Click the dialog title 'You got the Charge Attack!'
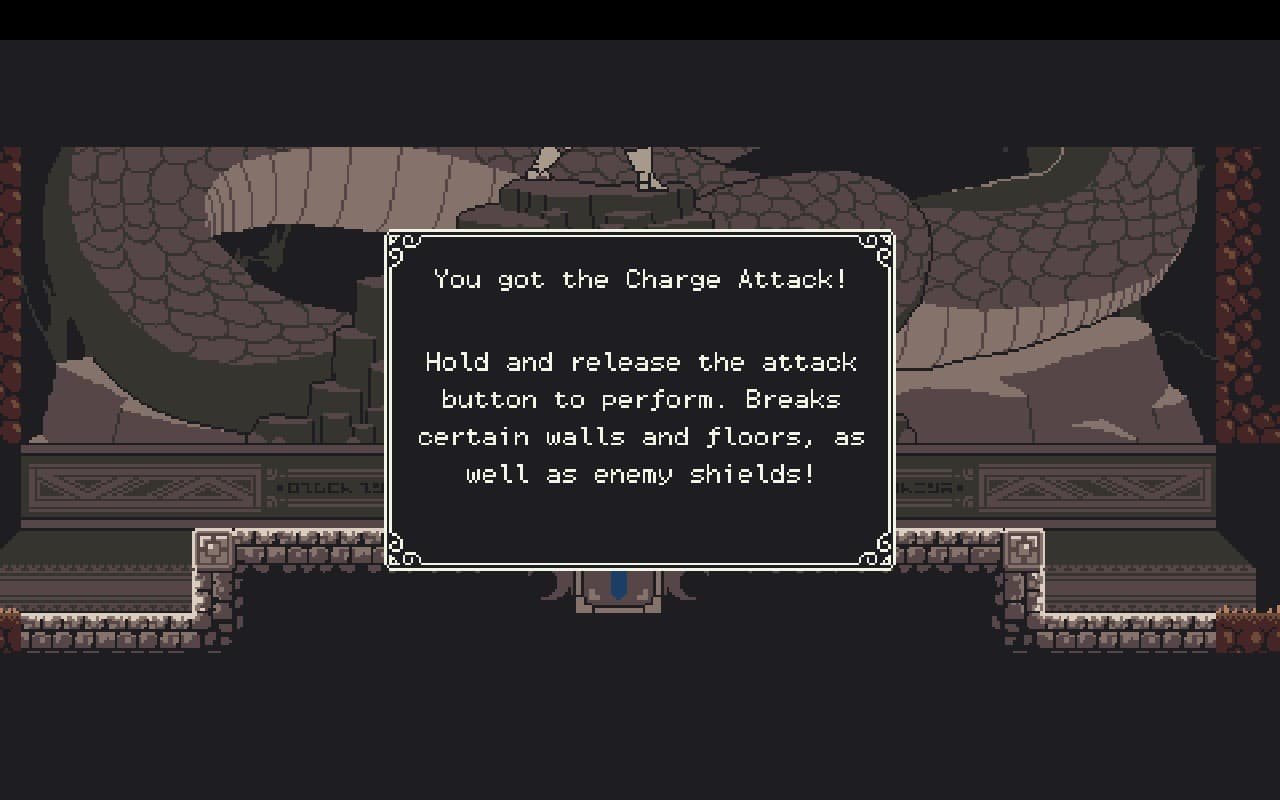 point(640,280)
